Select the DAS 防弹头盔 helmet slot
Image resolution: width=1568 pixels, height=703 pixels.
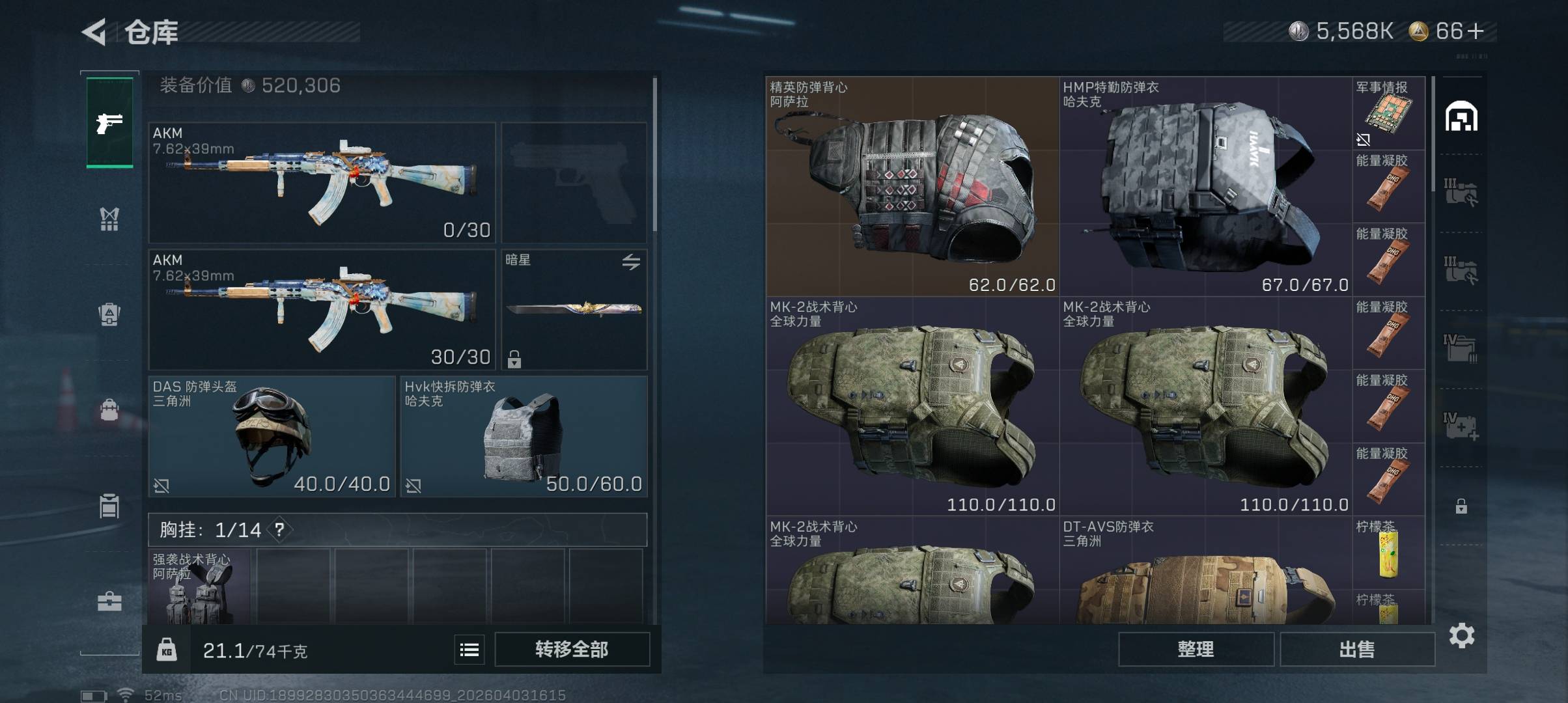272,436
